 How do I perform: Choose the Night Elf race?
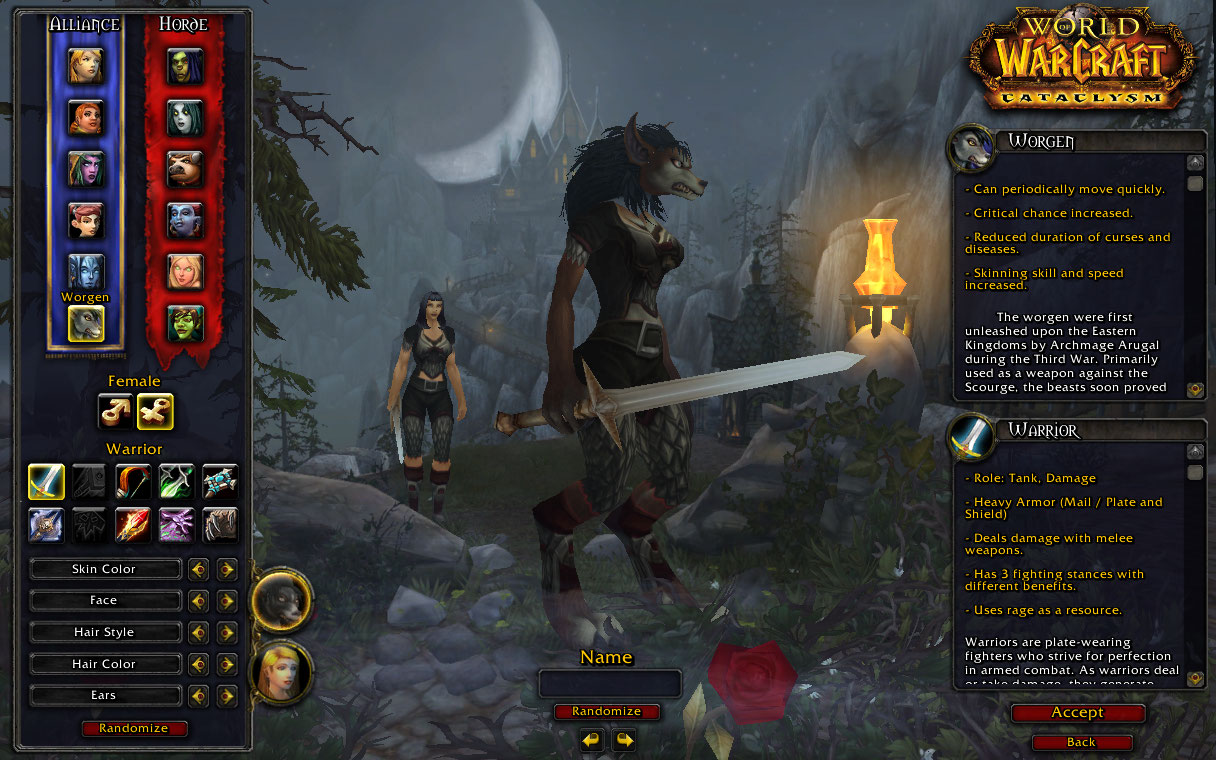click(x=85, y=169)
